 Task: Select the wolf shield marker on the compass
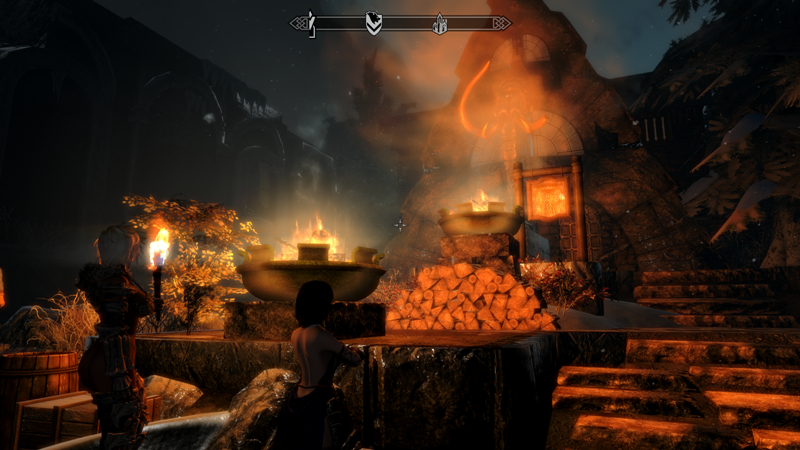(x=374, y=22)
